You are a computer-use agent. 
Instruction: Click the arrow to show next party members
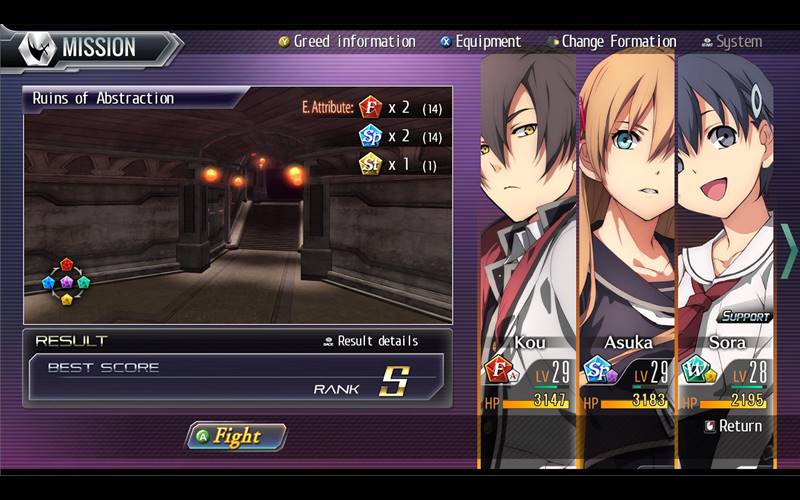[x=789, y=250]
